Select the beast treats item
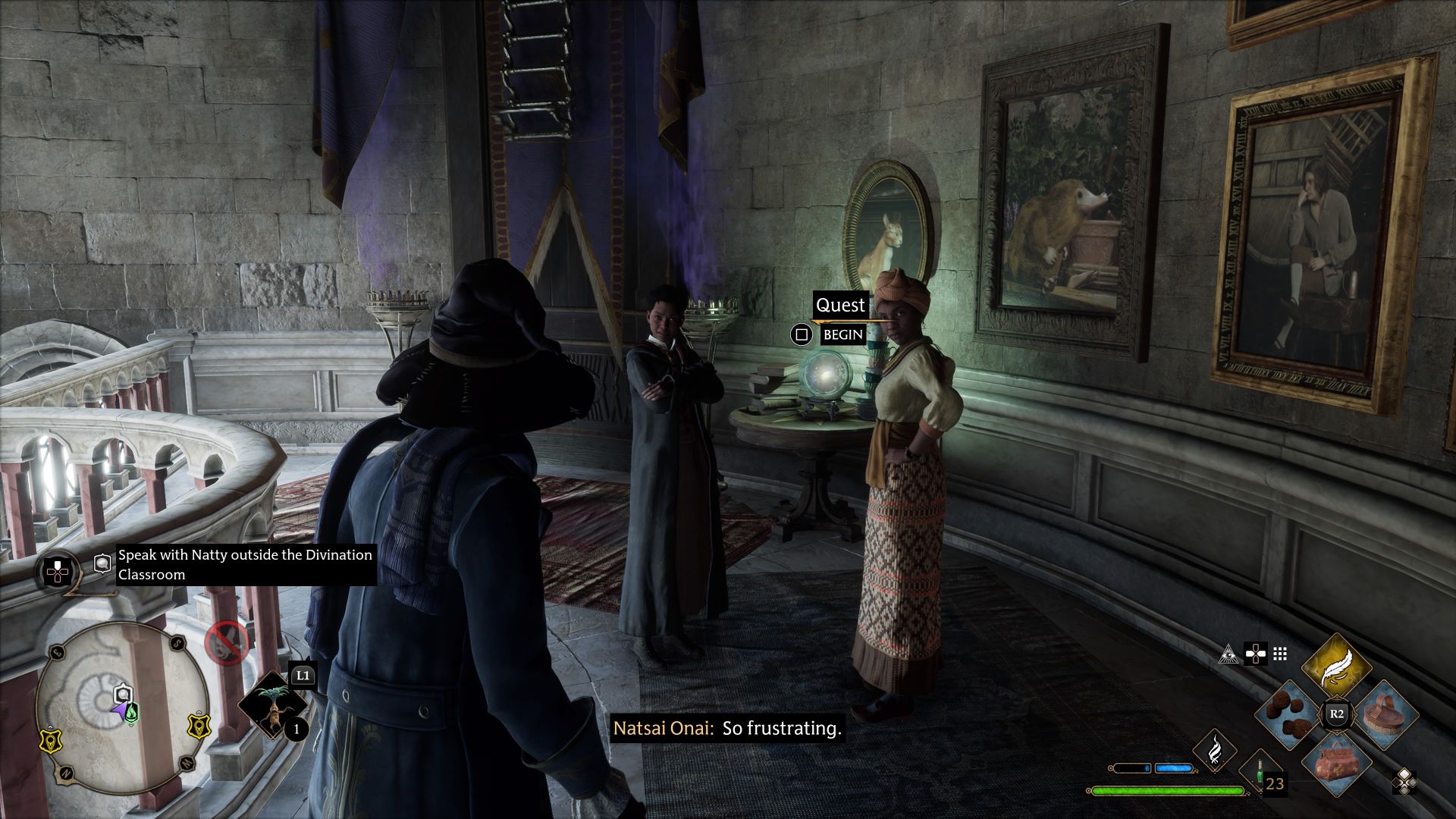This screenshot has width=1456, height=819. tap(1288, 713)
